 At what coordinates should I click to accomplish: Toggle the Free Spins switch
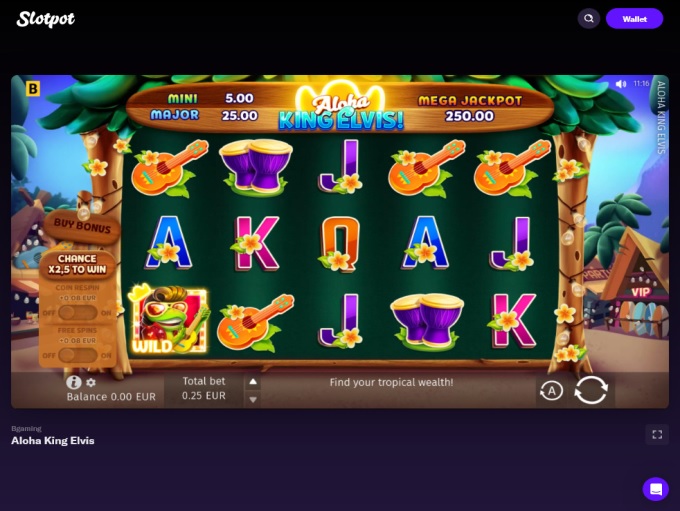point(78,355)
